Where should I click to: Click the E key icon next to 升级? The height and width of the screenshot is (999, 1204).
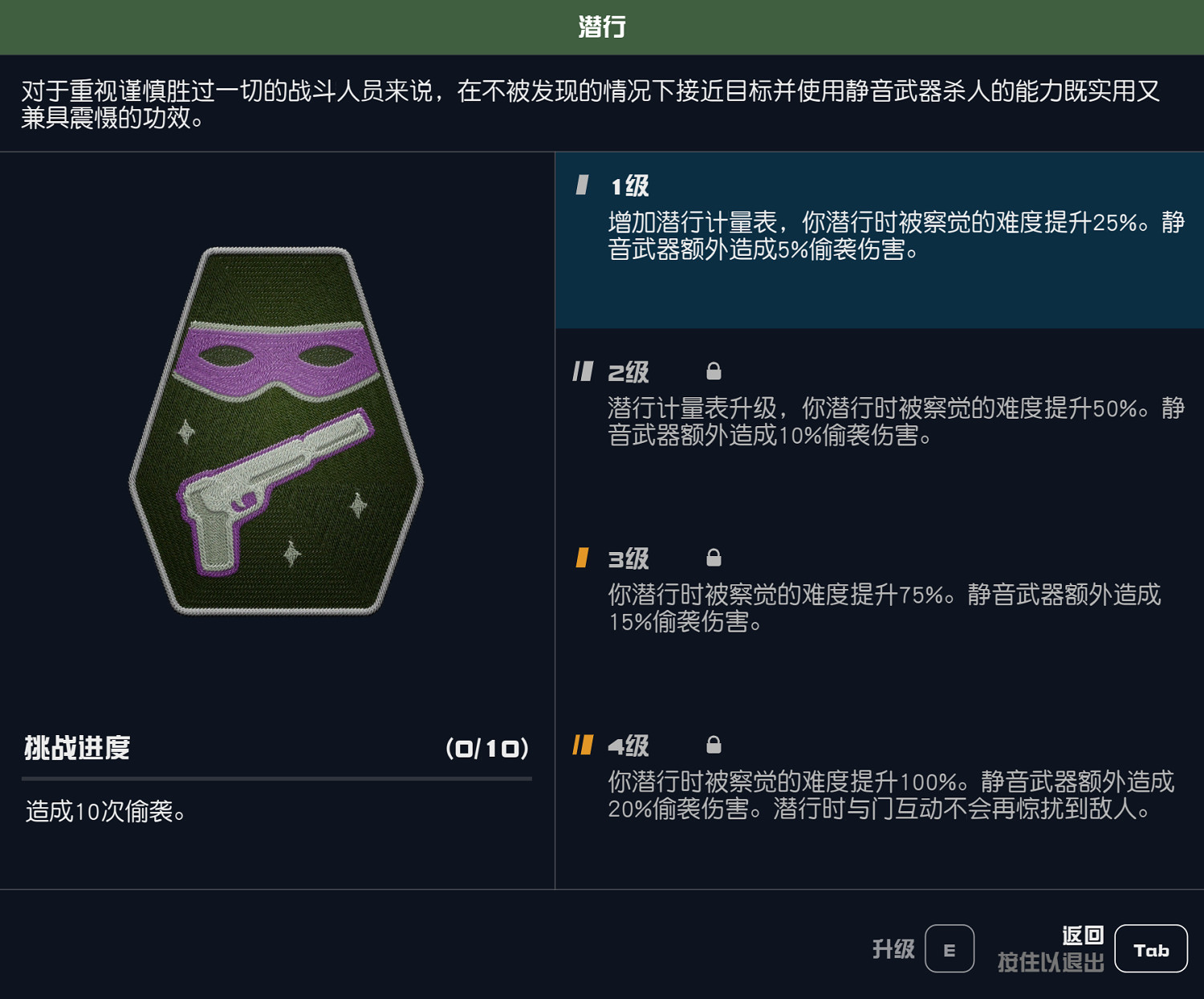pos(950,948)
